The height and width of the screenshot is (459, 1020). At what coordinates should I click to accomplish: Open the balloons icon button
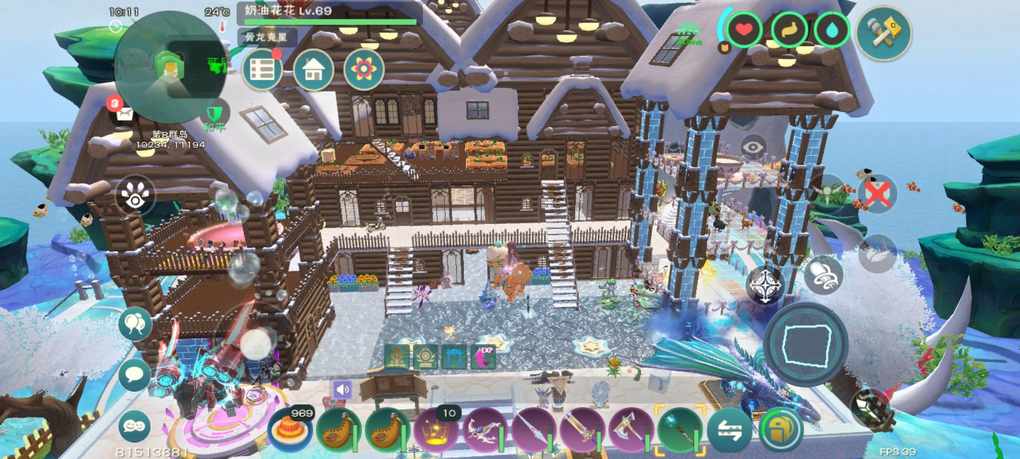[135, 324]
